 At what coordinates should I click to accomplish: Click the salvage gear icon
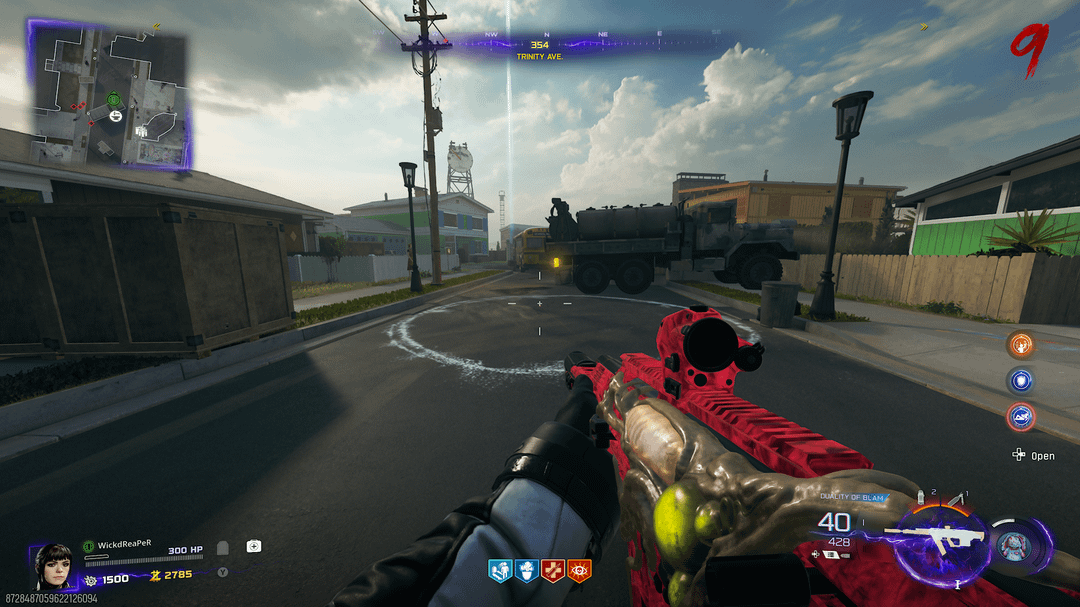tap(91, 577)
